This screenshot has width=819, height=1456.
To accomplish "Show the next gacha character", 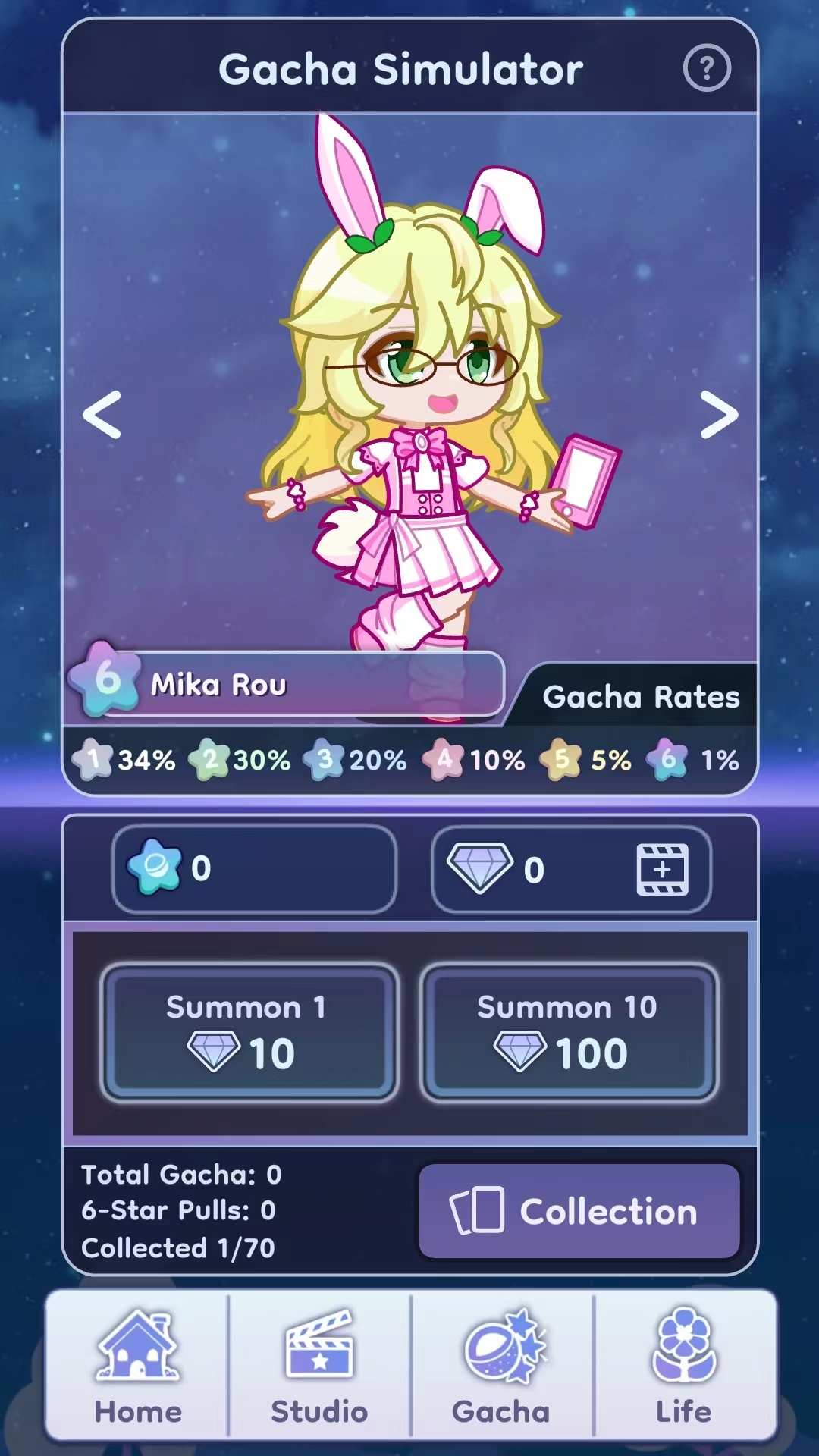I will pos(718,415).
